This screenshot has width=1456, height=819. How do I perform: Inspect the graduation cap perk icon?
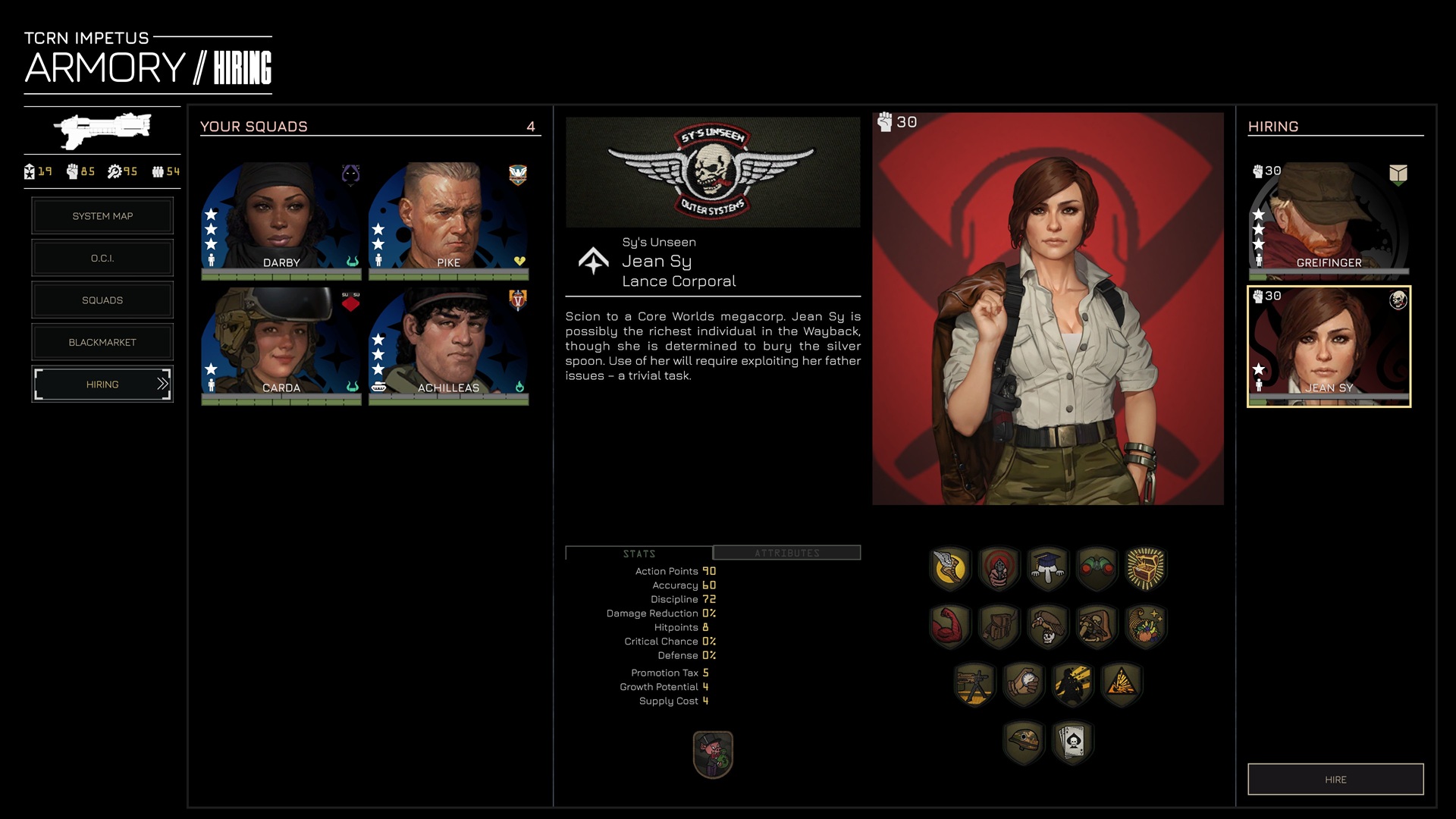click(1047, 568)
